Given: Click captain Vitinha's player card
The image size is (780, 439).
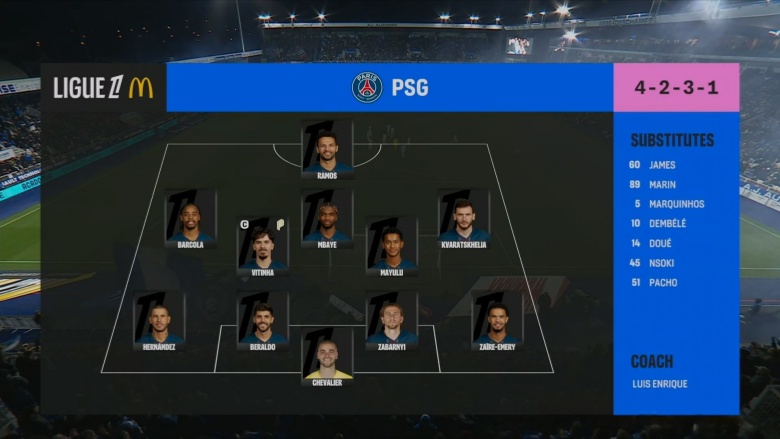Looking at the screenshot, I should (263, 246).
